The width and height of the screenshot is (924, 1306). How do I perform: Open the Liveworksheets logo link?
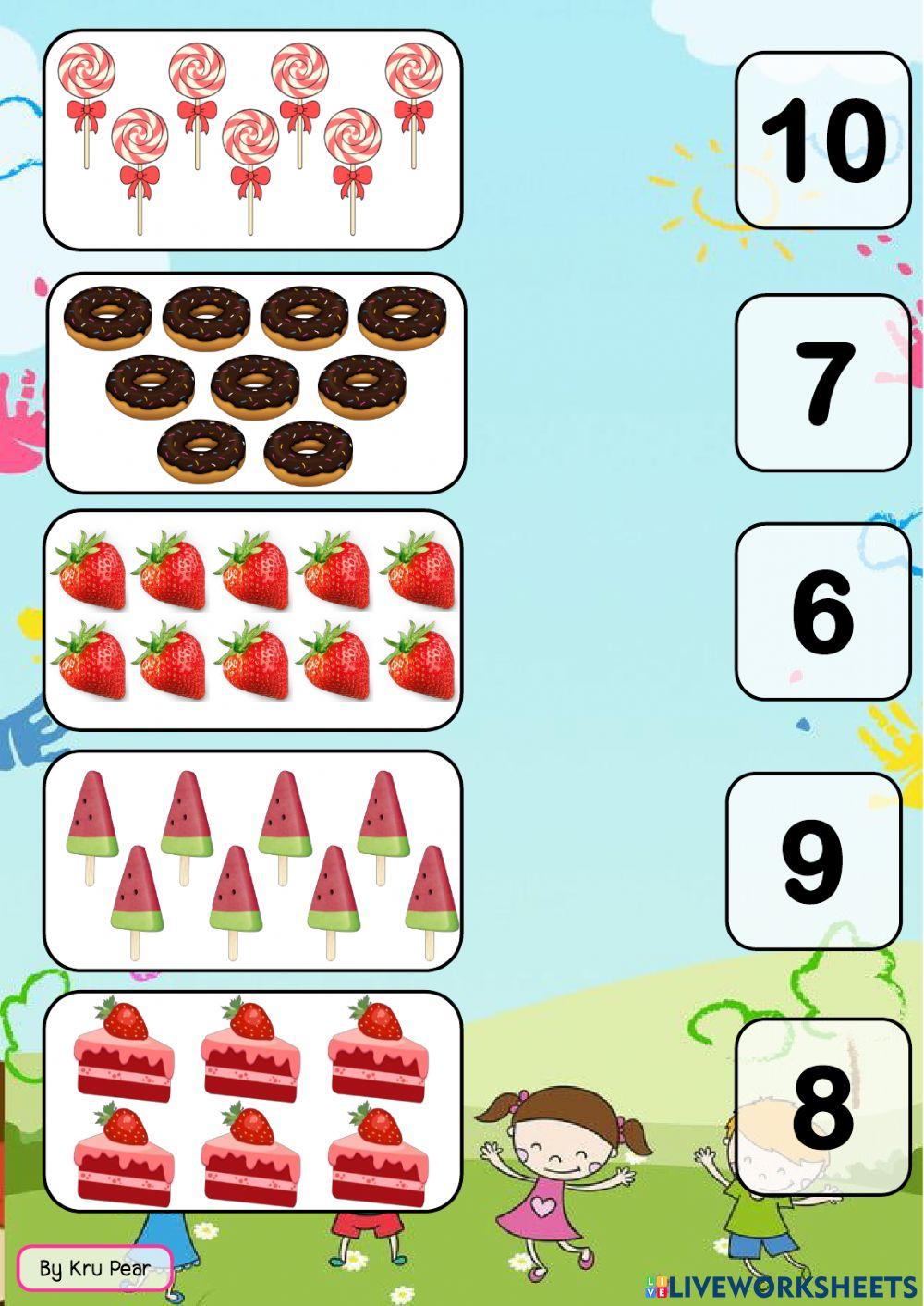[x=780, y=1287]
